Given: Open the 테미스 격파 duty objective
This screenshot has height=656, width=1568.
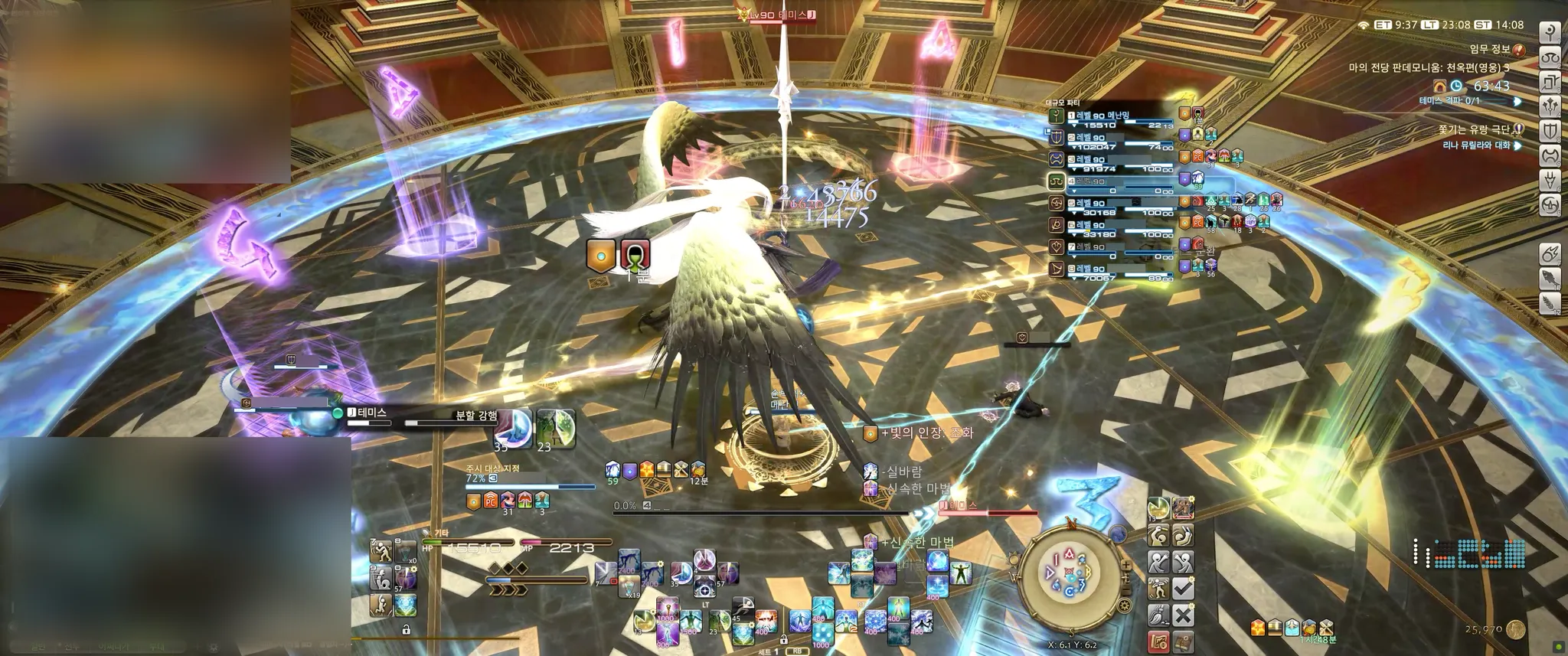Looking at the screenshot, I should [1449, 101].
